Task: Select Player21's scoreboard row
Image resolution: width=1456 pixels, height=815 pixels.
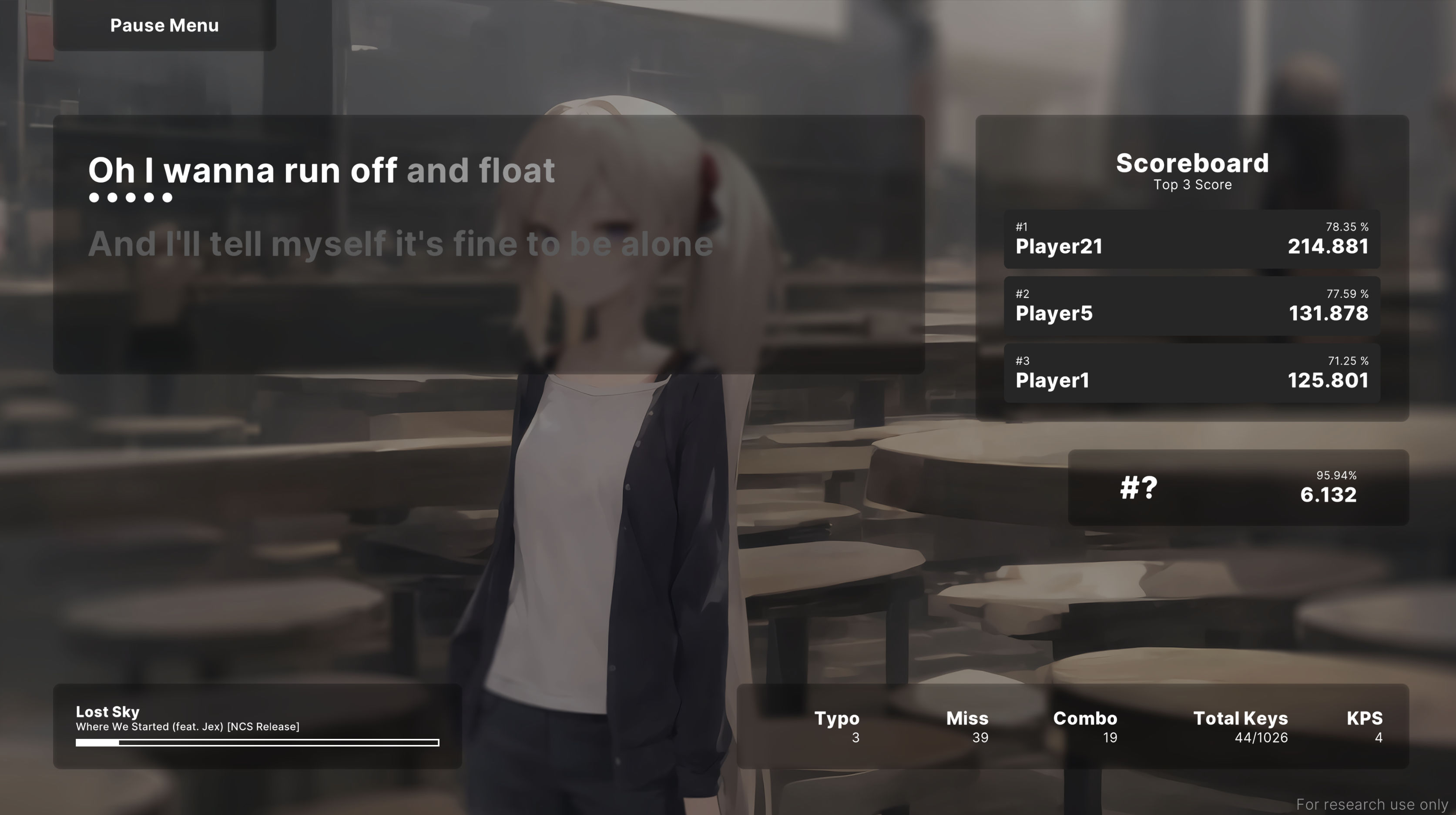Action: click(1191, 240)
